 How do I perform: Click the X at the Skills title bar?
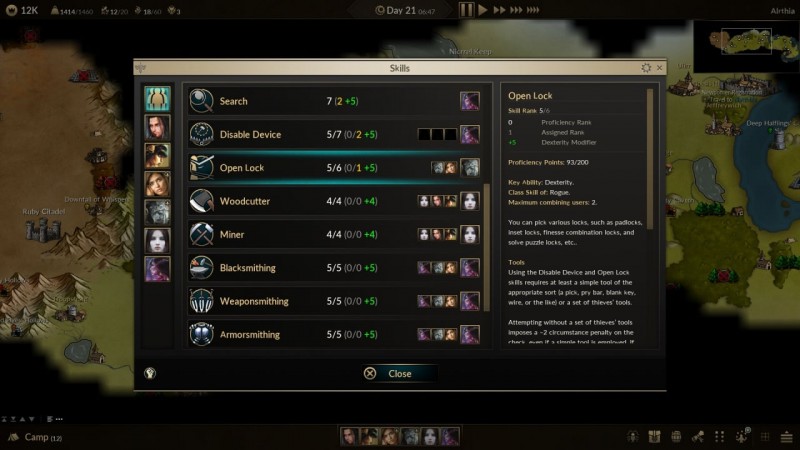pos(659,68)
